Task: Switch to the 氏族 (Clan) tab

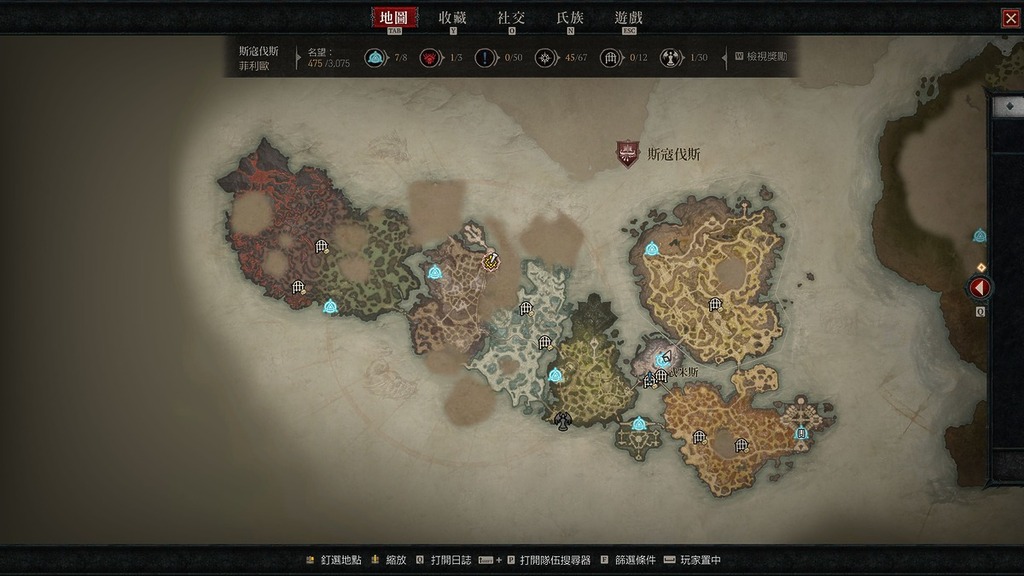Action: [570, 18]
